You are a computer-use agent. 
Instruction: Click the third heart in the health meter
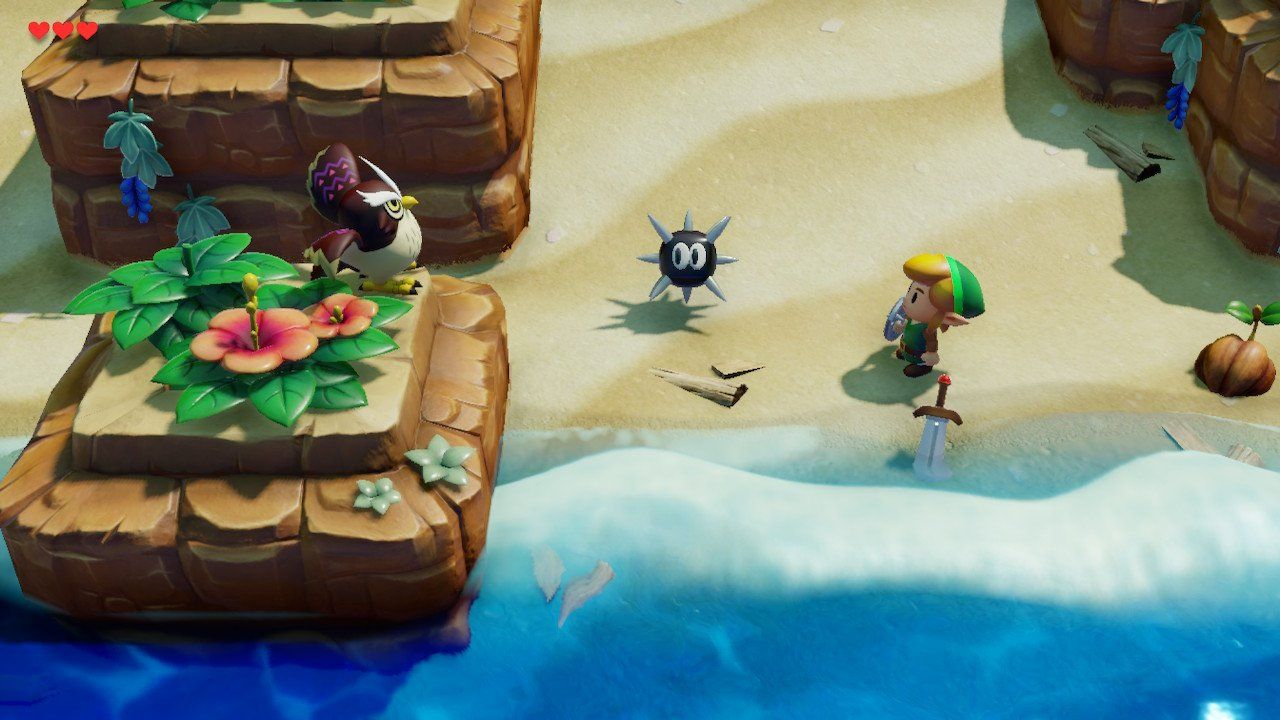(86, 30)
